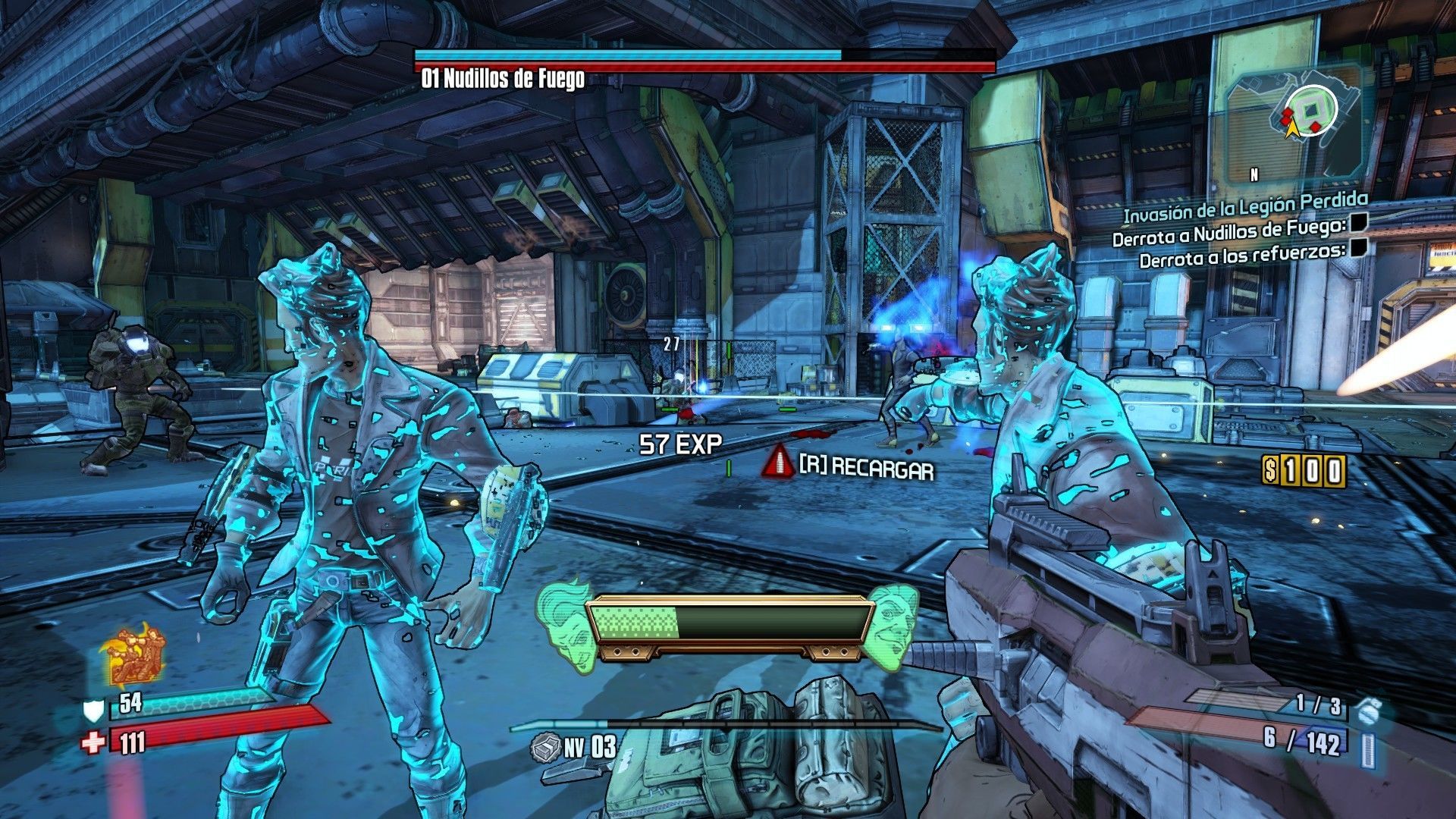Tick the Derrota a los refuerzos objective box
Viewport: 1456px width, 819px height.
pos(1359,247)
